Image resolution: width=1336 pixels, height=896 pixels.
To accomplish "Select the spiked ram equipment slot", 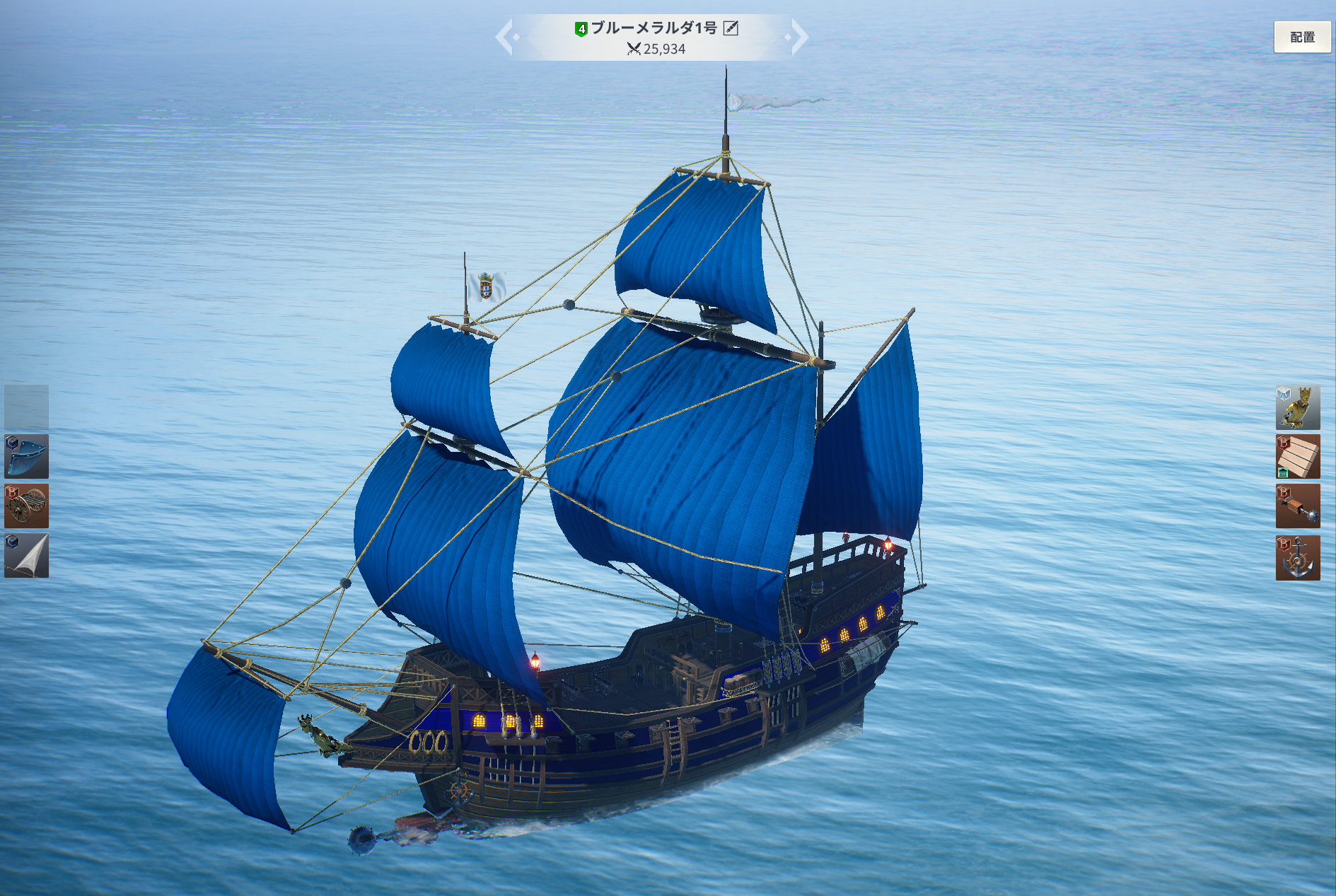I will [x=1297, y=506].
